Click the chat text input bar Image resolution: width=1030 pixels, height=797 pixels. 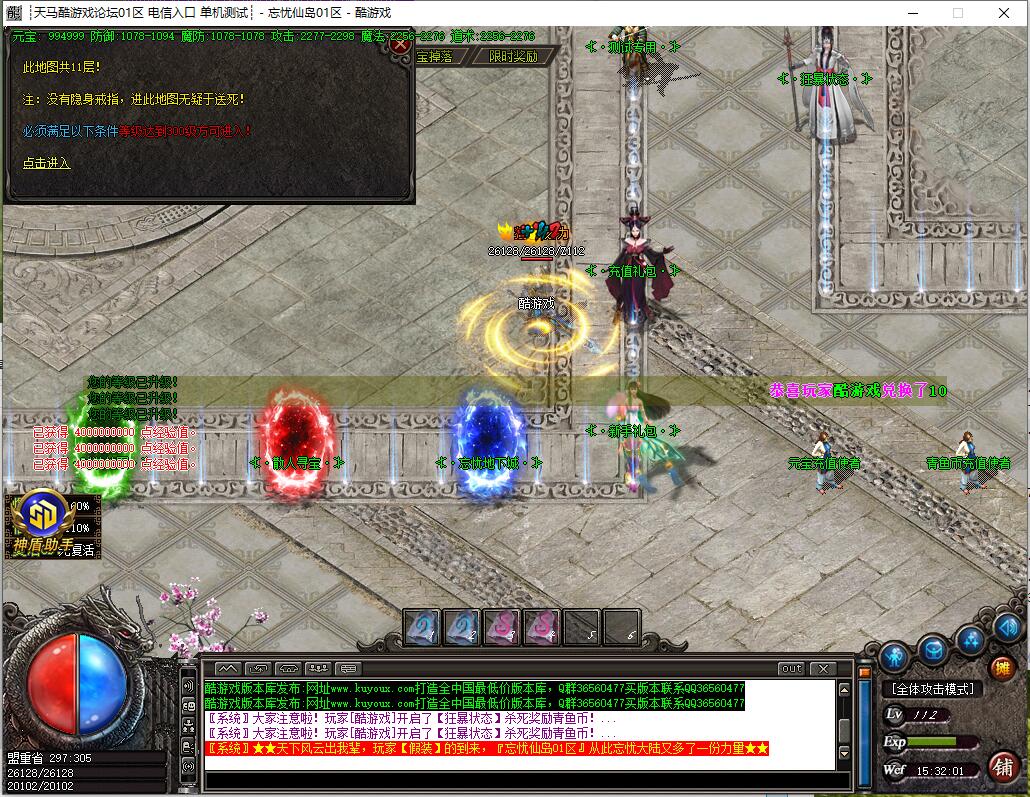point(520,781)
